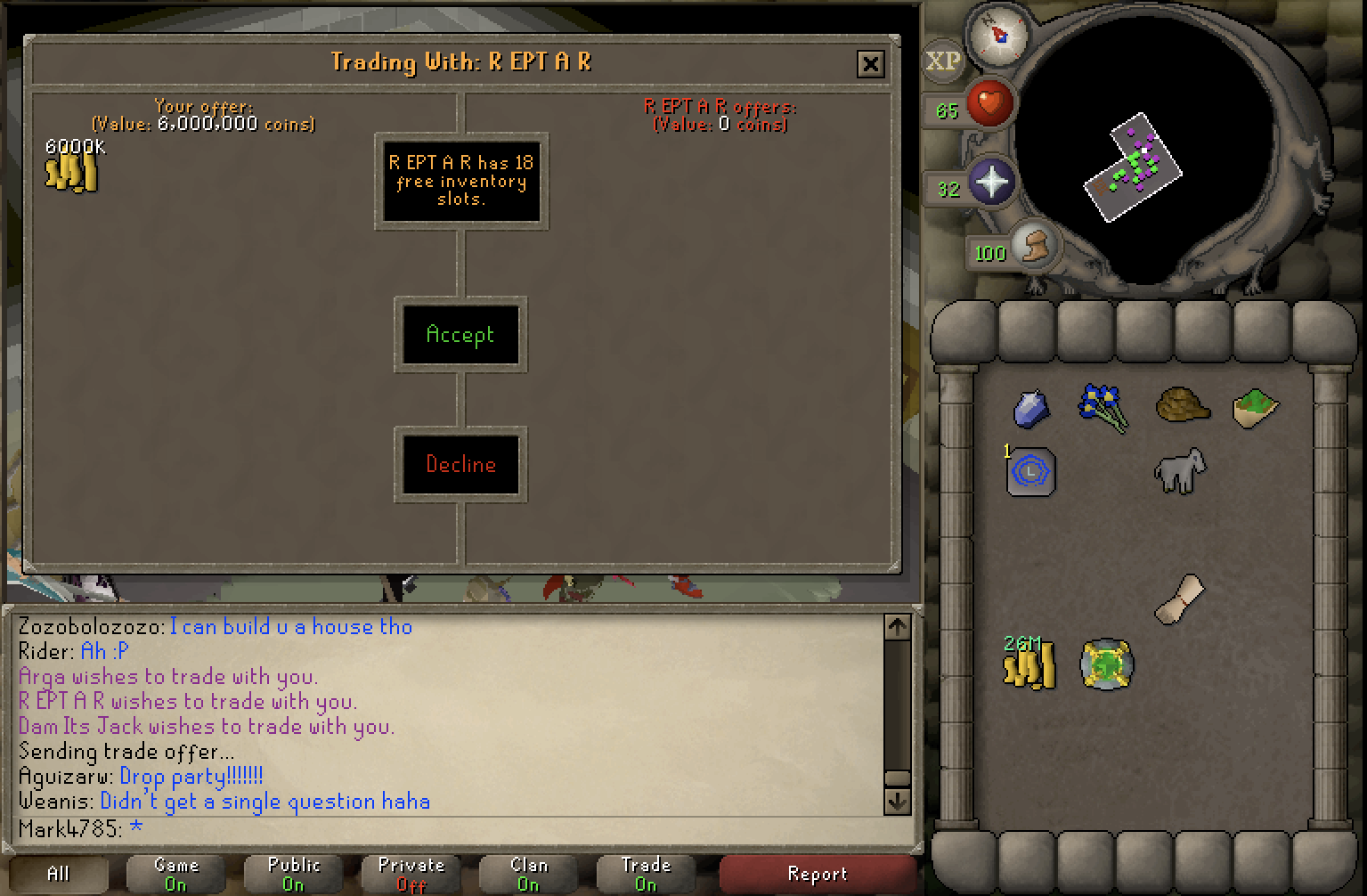Activate the prayer orb

point(990,183)
